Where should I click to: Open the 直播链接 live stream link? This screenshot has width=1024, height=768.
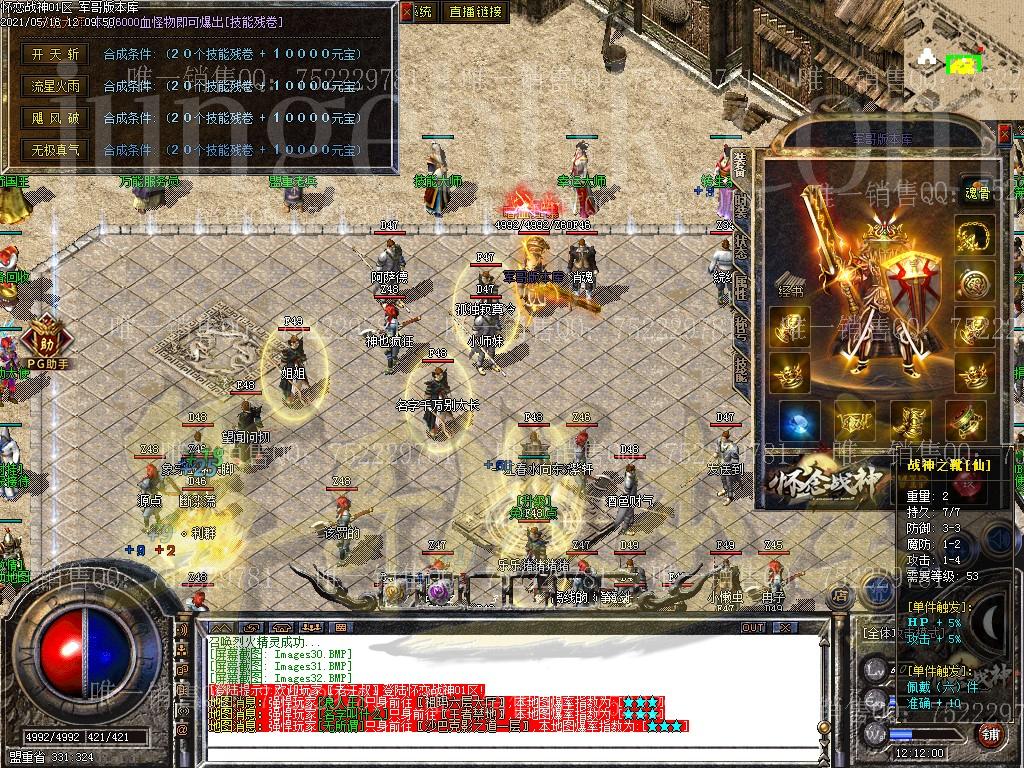point(476,12)
